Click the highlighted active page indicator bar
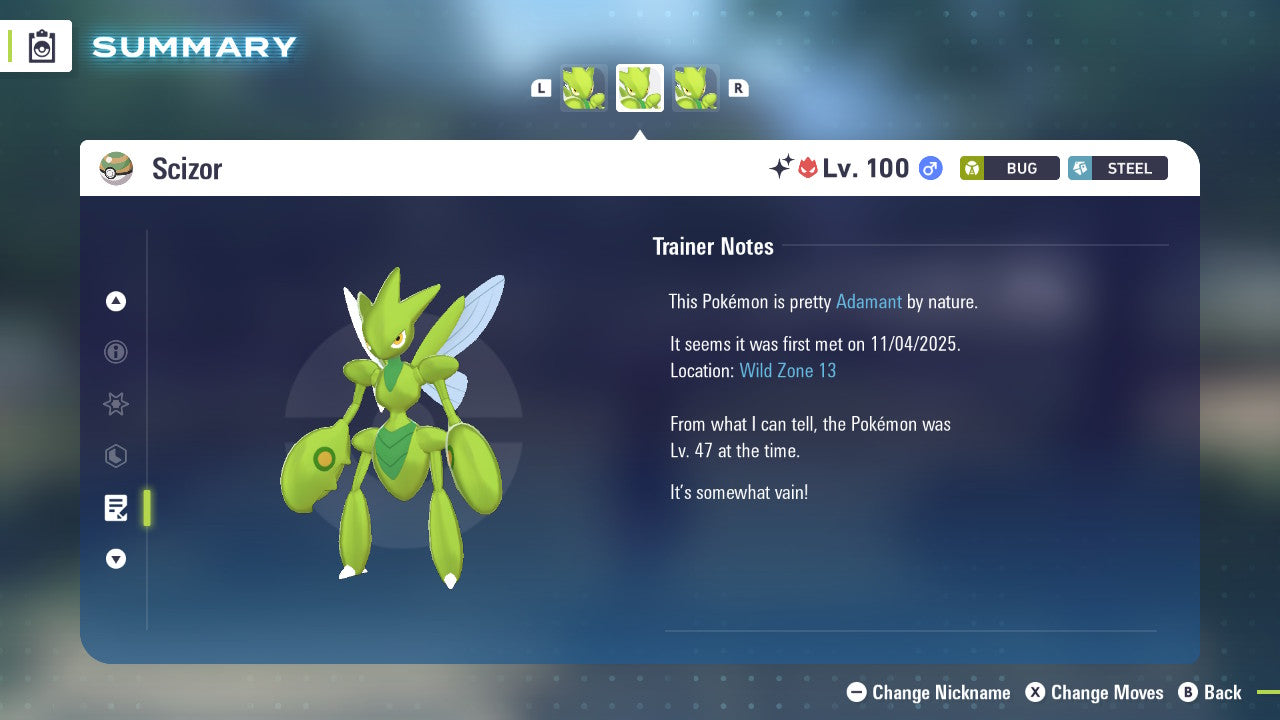Viewport: 1280px width, 720px height. [x=146, y=508]
